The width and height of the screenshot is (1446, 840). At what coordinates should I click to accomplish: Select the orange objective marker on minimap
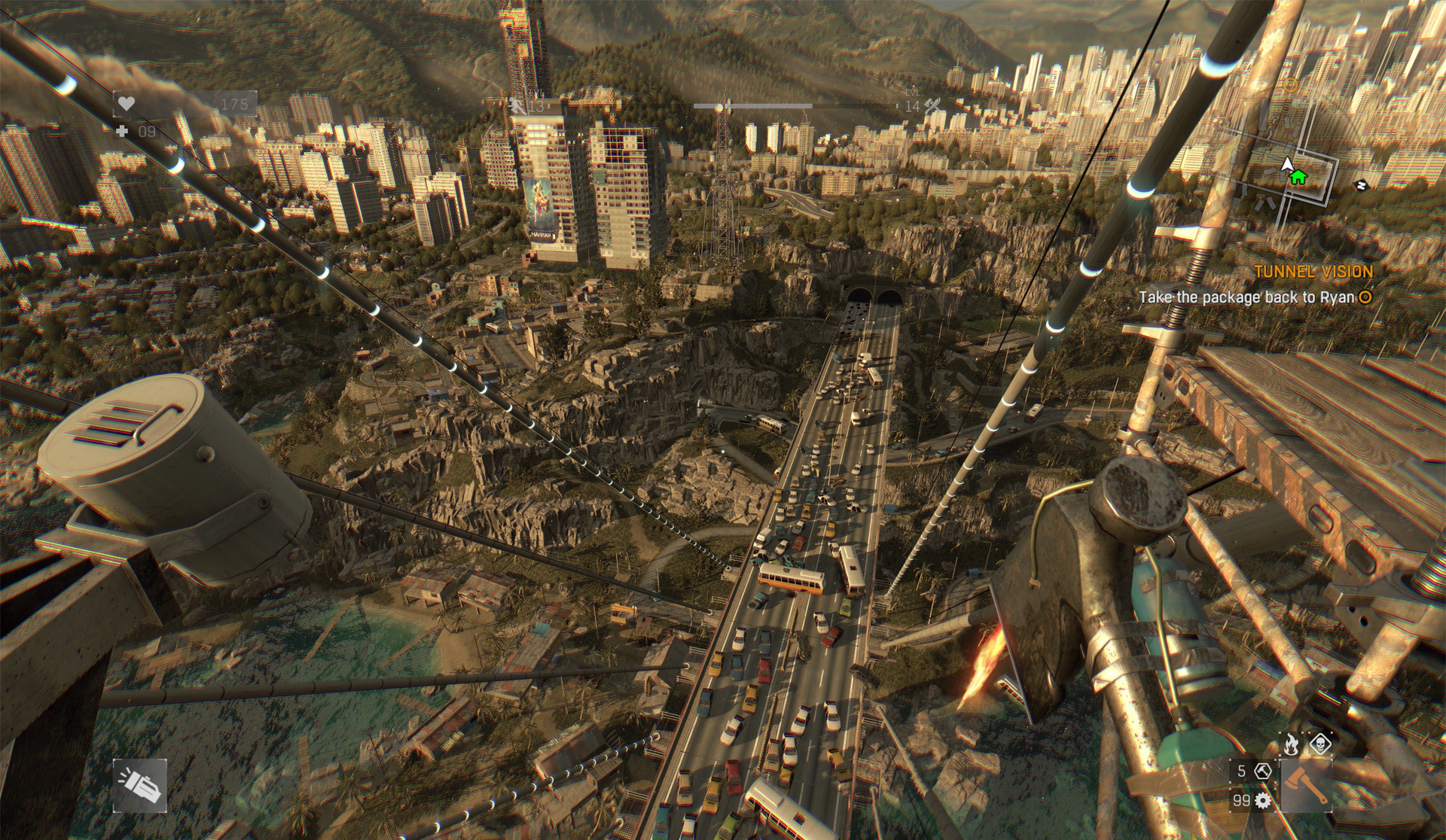pyautogui.click(x=1291, y=84)
